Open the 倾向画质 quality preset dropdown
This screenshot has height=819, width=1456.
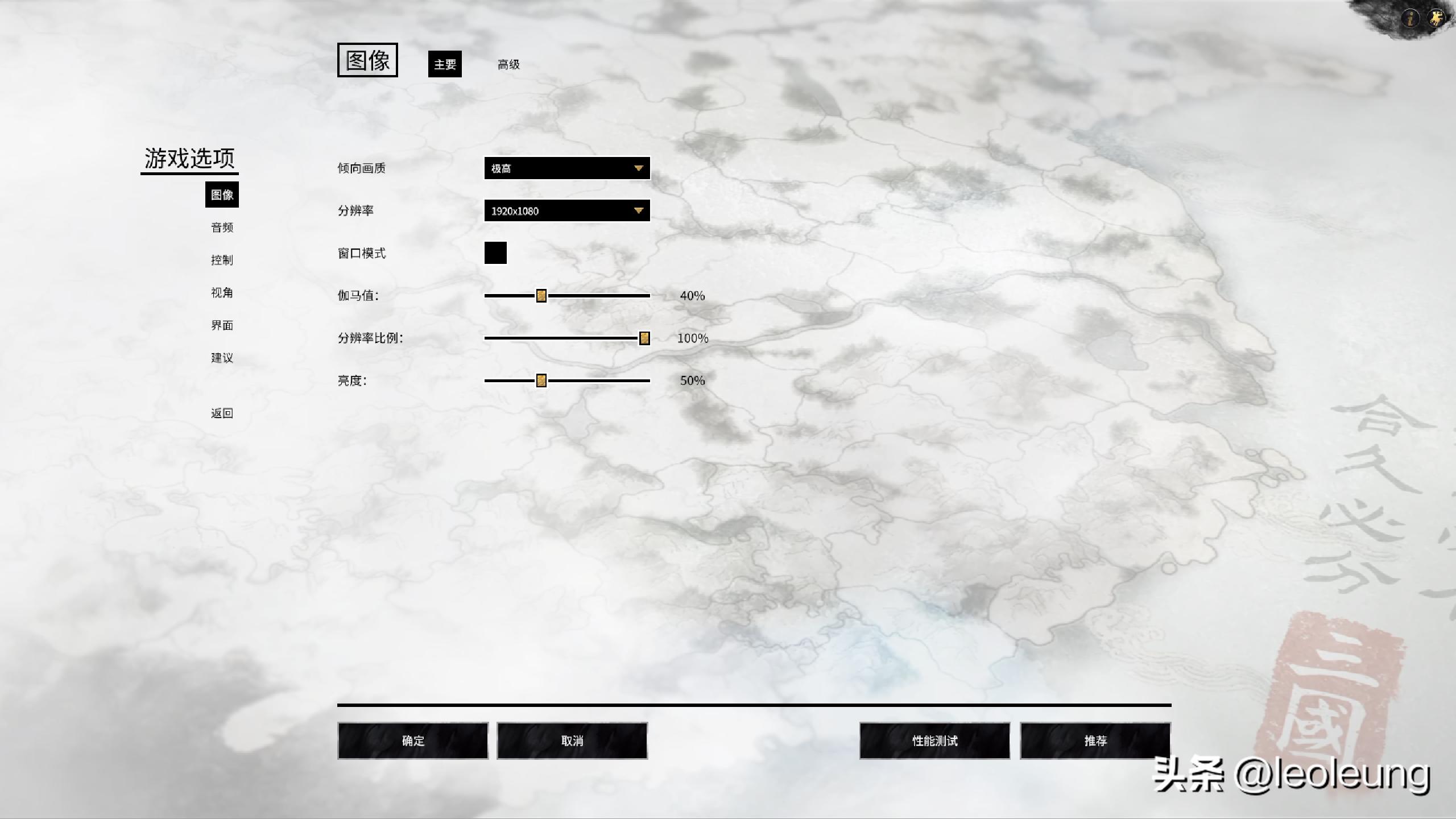click(566, 167)
